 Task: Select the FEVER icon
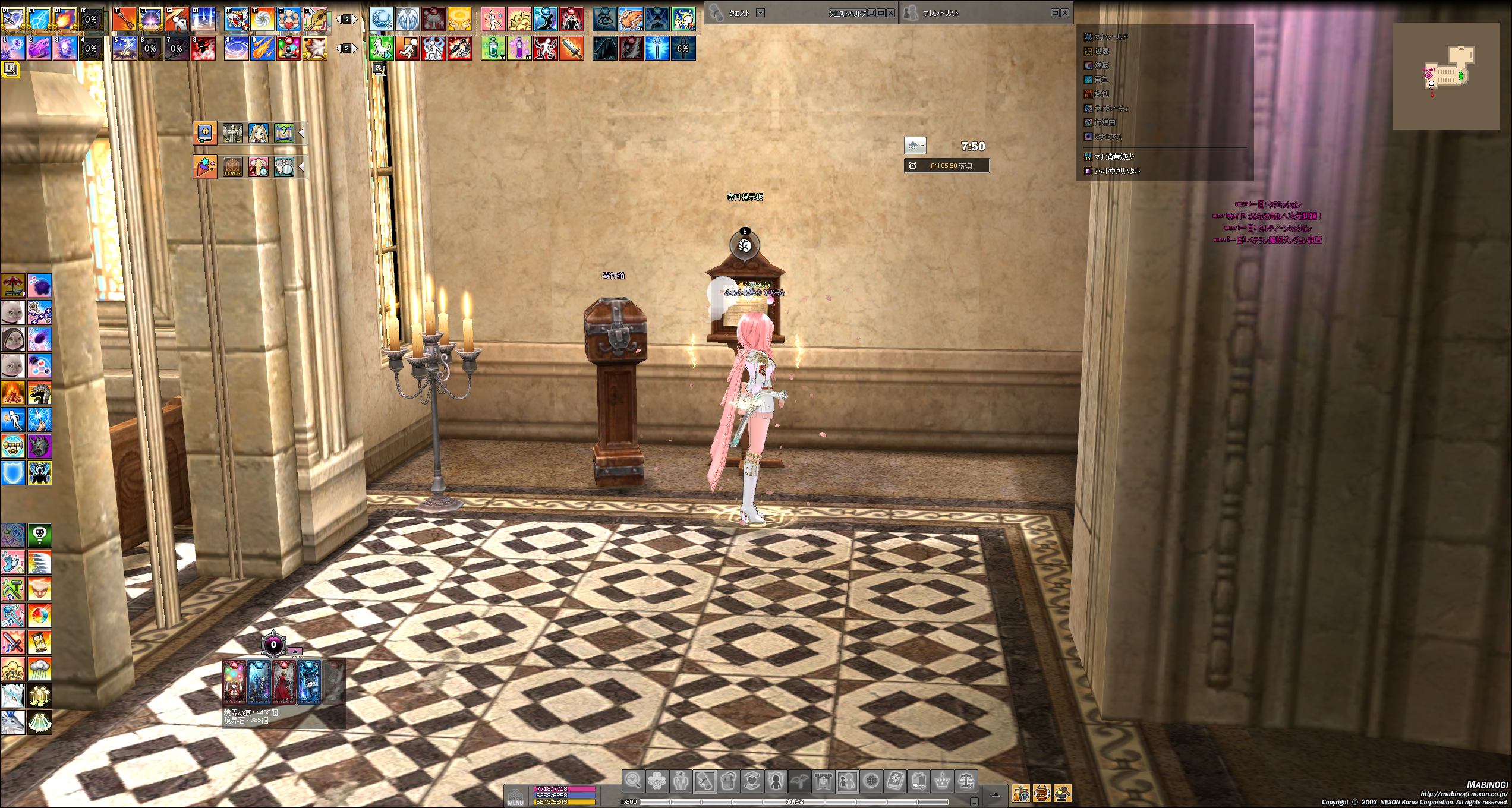[232, 167]
